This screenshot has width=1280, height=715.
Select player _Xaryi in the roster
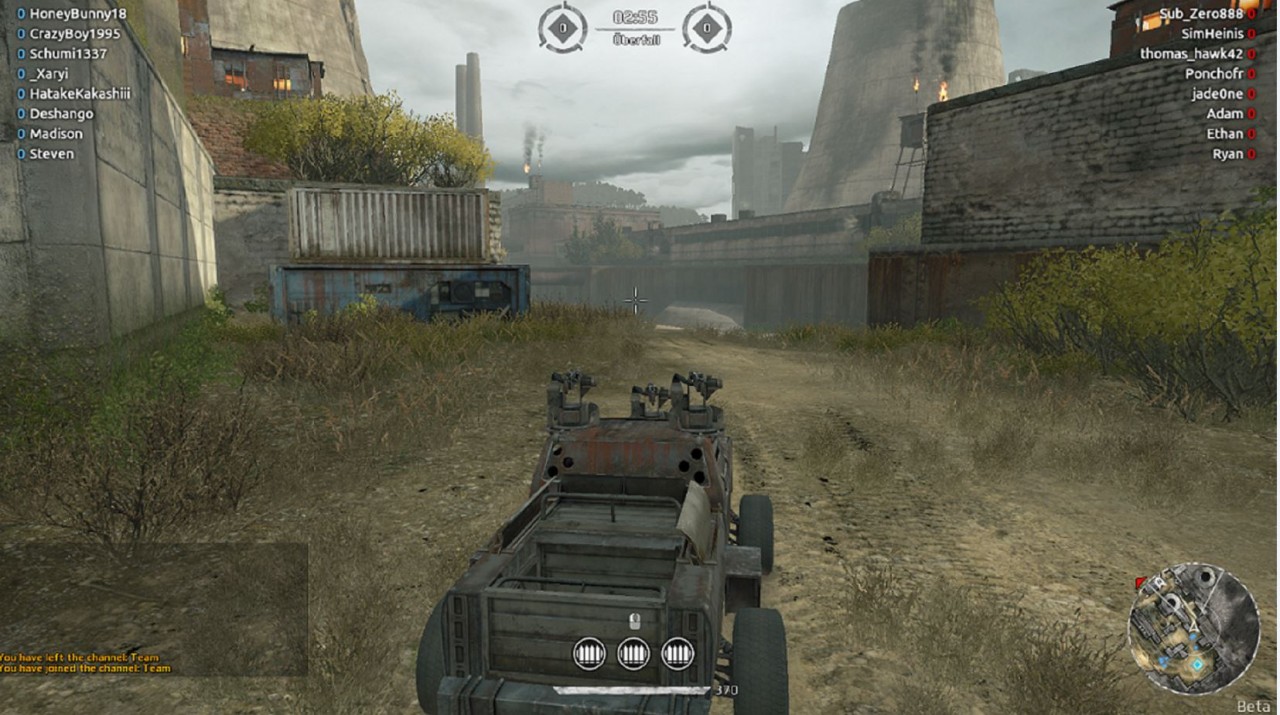(x=49, y=74)
